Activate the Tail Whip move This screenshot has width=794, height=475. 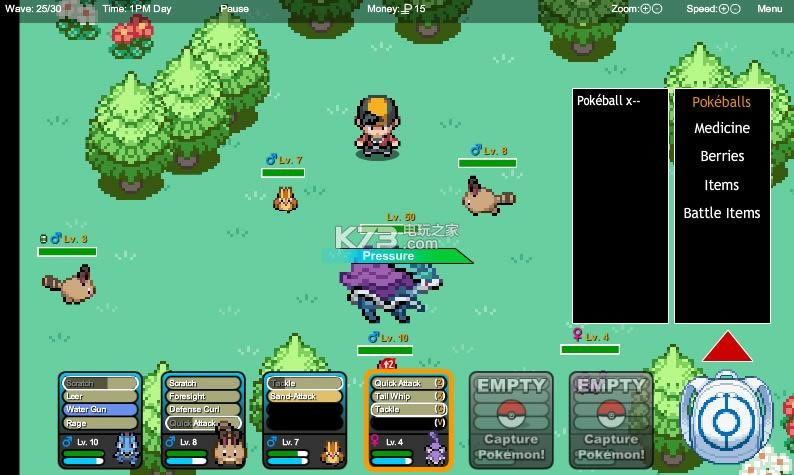click(402, 396)
